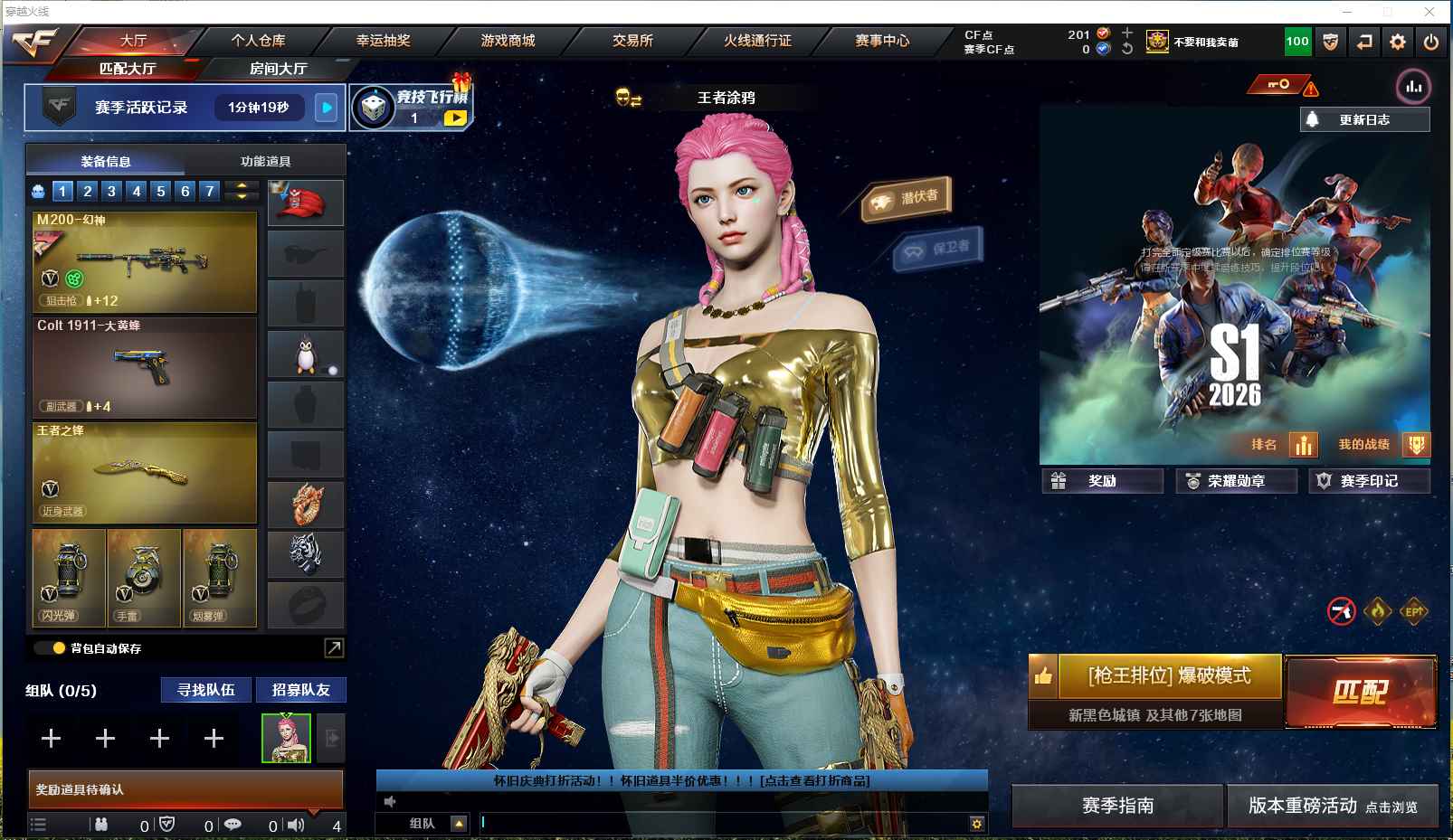Toggle the 背包自动保存 switch
Screen dimensions: 1453x840
[x=50, y=648]
